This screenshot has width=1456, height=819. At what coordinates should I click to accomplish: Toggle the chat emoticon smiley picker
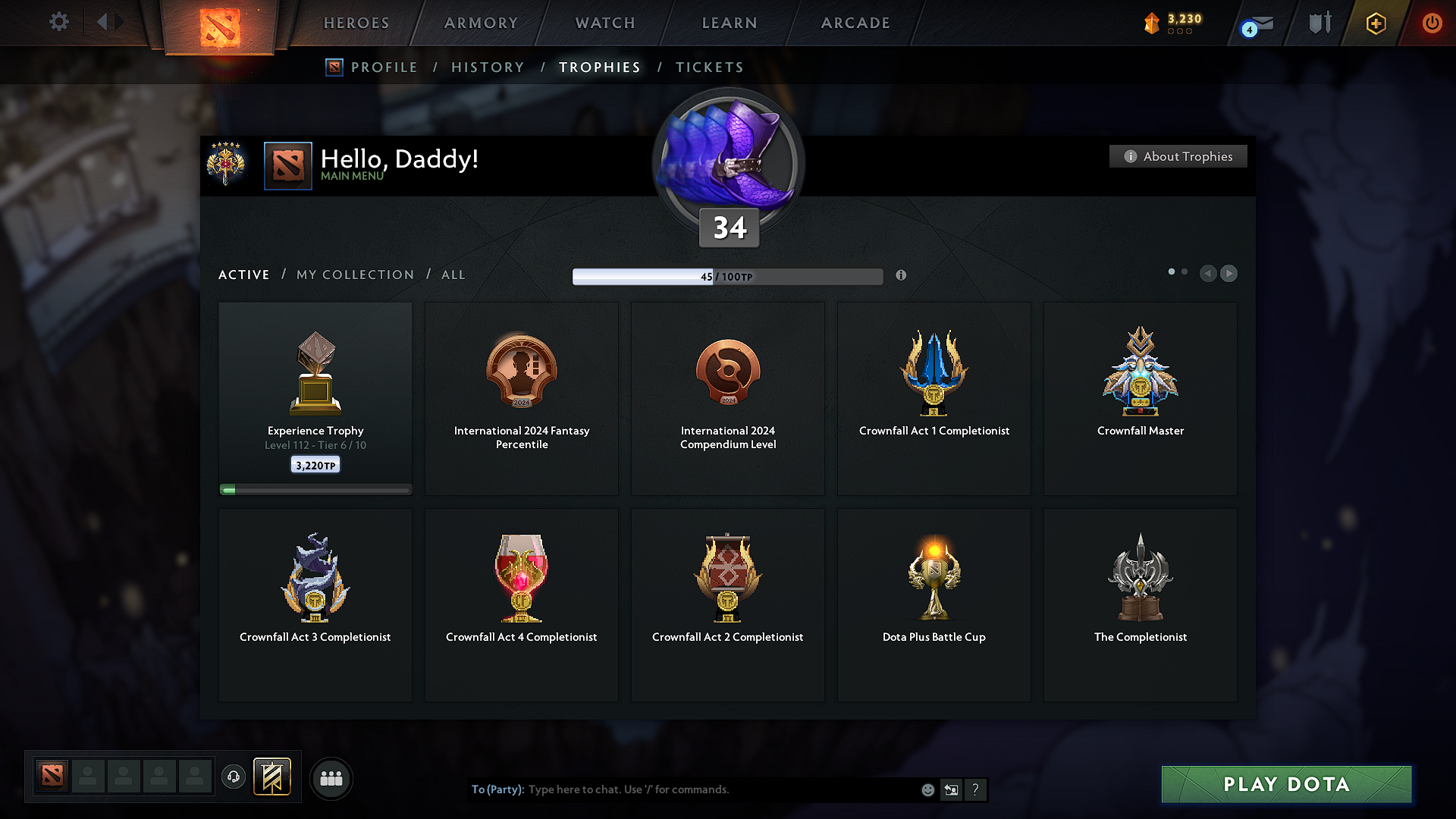[x=927, y=789]
